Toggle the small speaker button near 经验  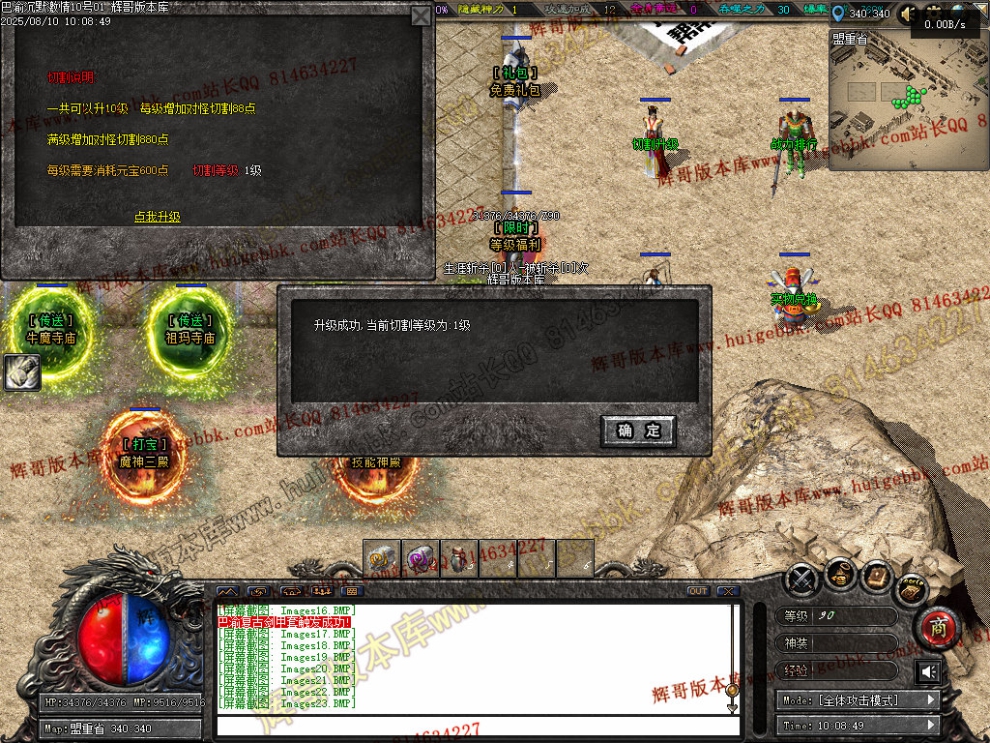[929, 671]
